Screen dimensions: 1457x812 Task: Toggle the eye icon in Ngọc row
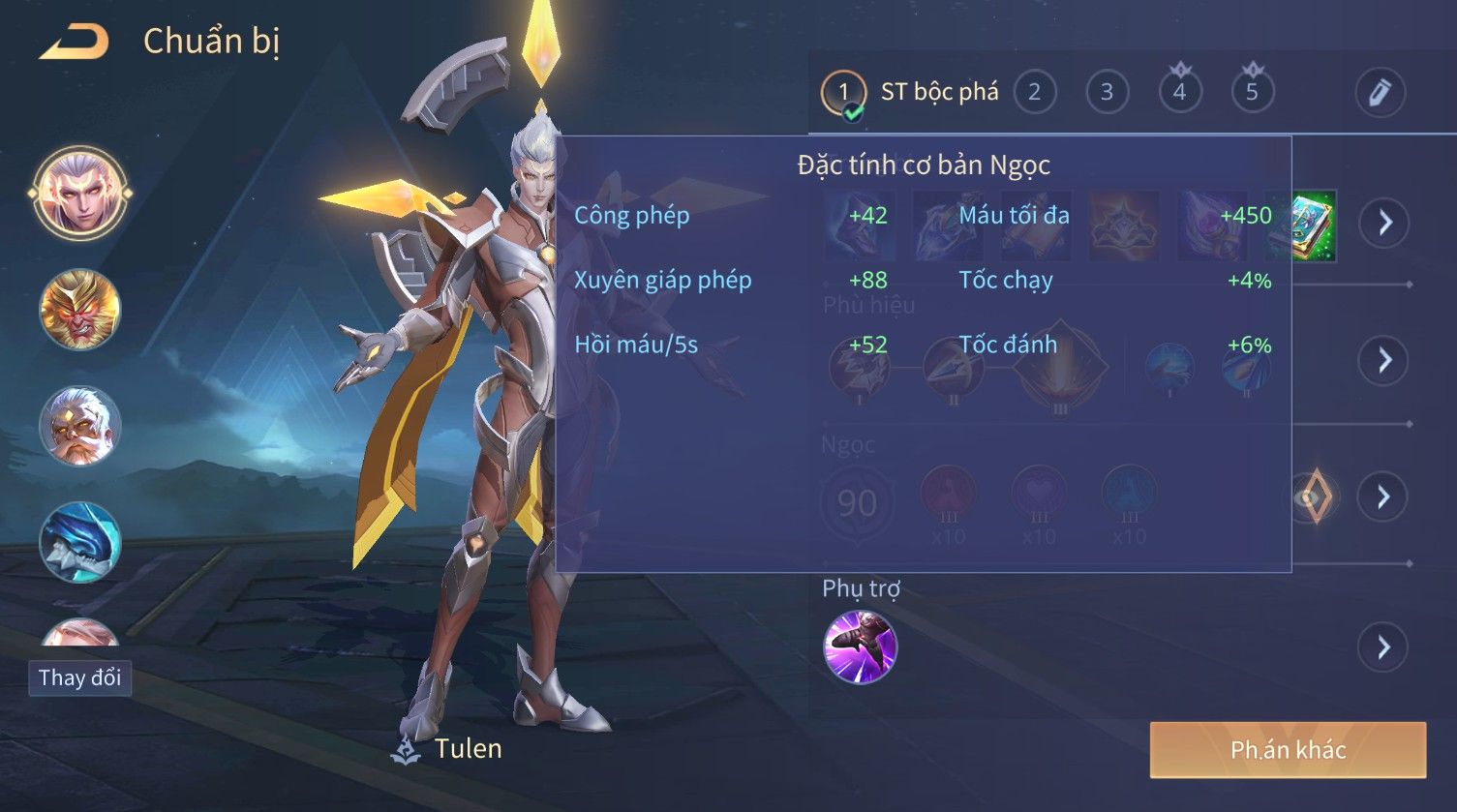[x=1313, y=497]
